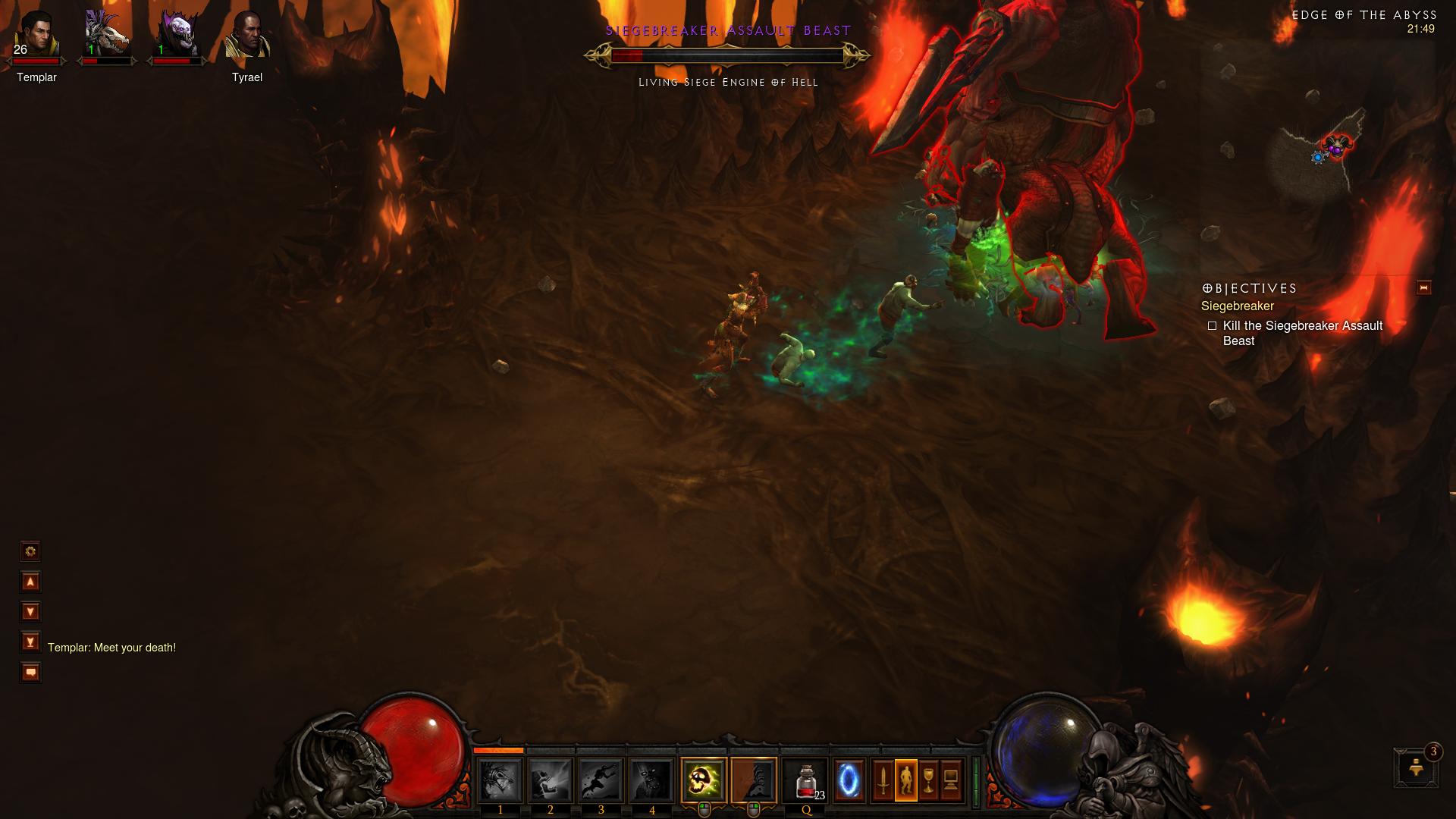Use the screaming skull skill in slot 2
The width and height of the screenshot is (1456, 819).
[x=551, y=780]
